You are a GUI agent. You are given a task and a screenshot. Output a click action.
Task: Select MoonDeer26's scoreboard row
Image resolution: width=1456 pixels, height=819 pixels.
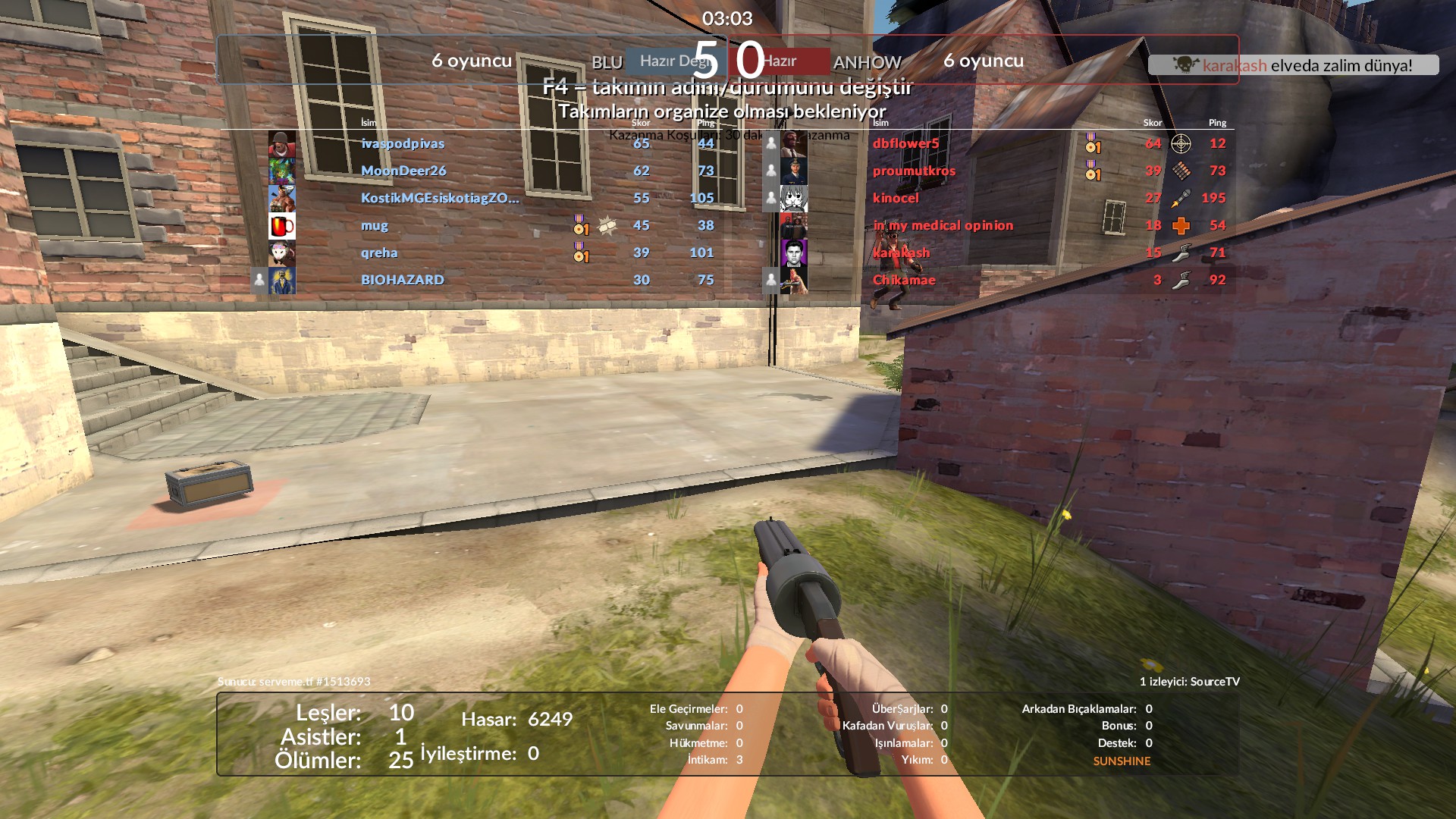pyautogui.click(x=403, y=171)
